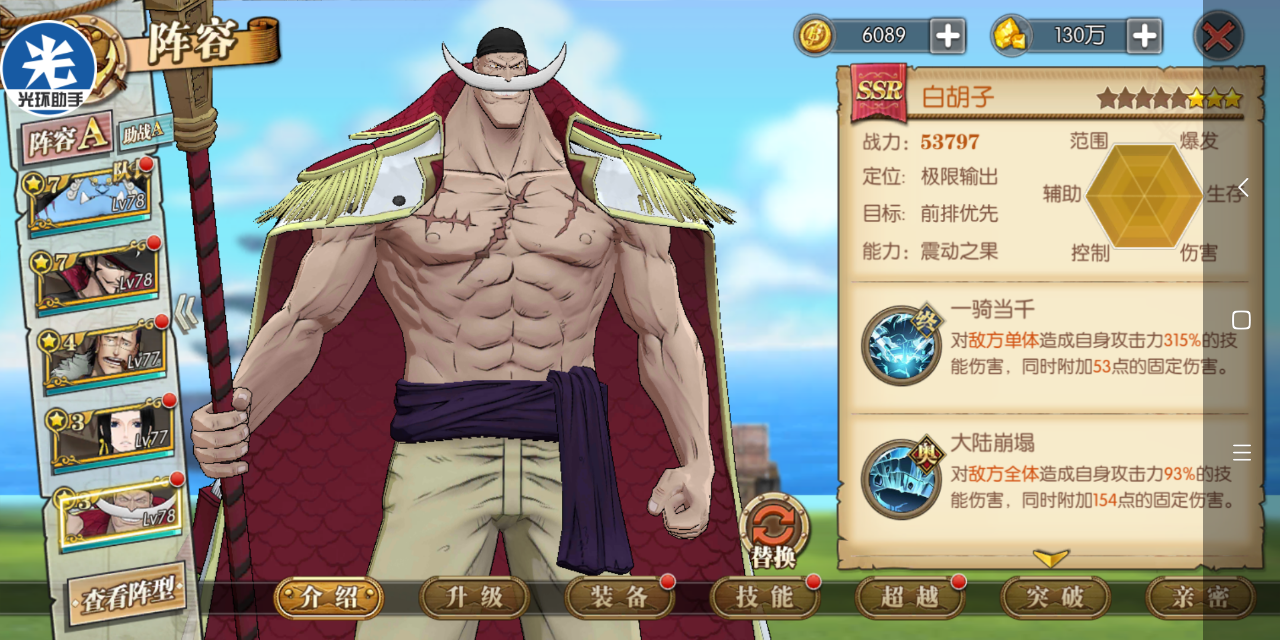Expand skill list with the yellow down arrow
The height and width of the screenshot is (640, 1280).
[1050, 558]
